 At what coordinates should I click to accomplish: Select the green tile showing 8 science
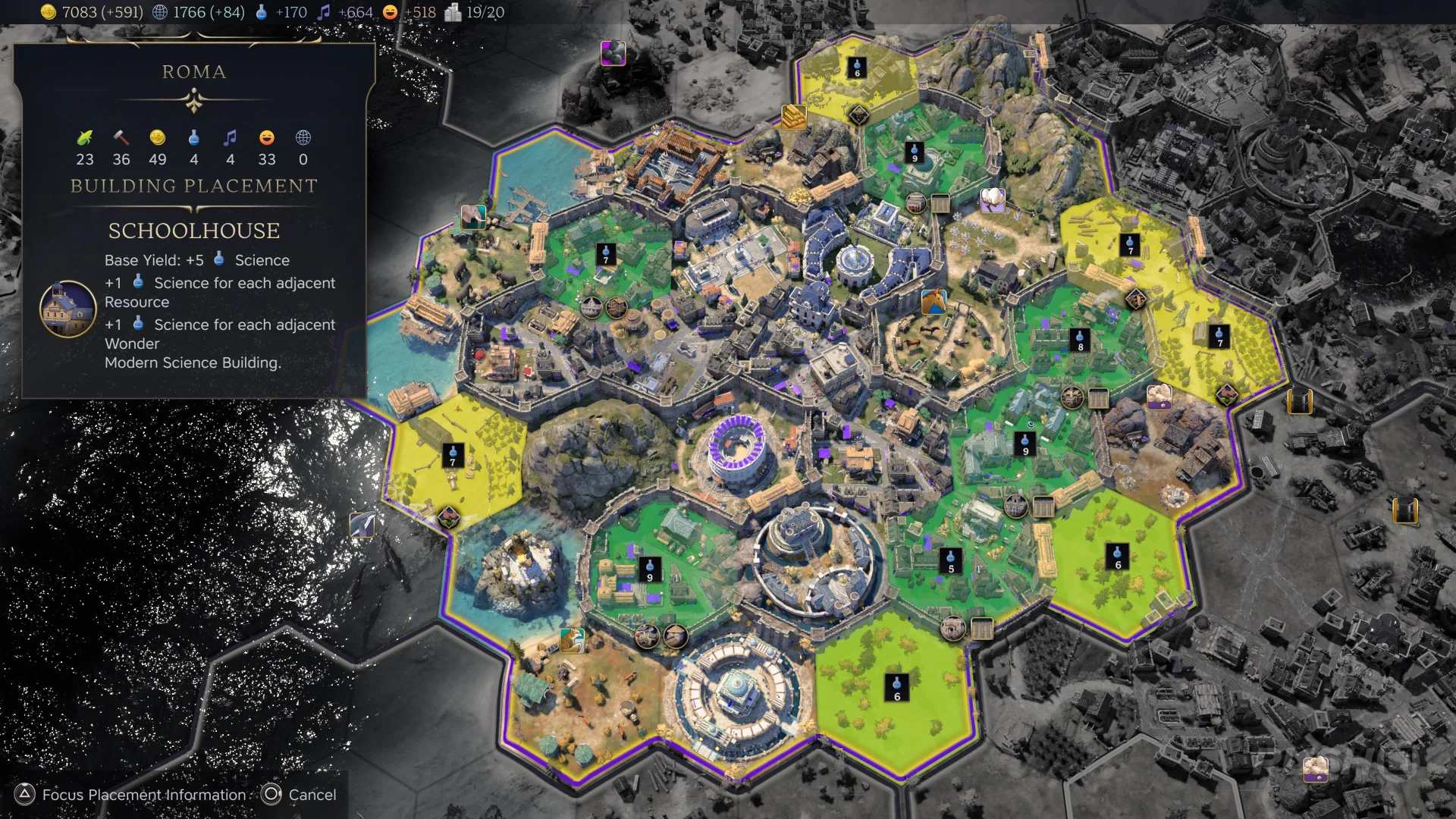(1080, 340)
